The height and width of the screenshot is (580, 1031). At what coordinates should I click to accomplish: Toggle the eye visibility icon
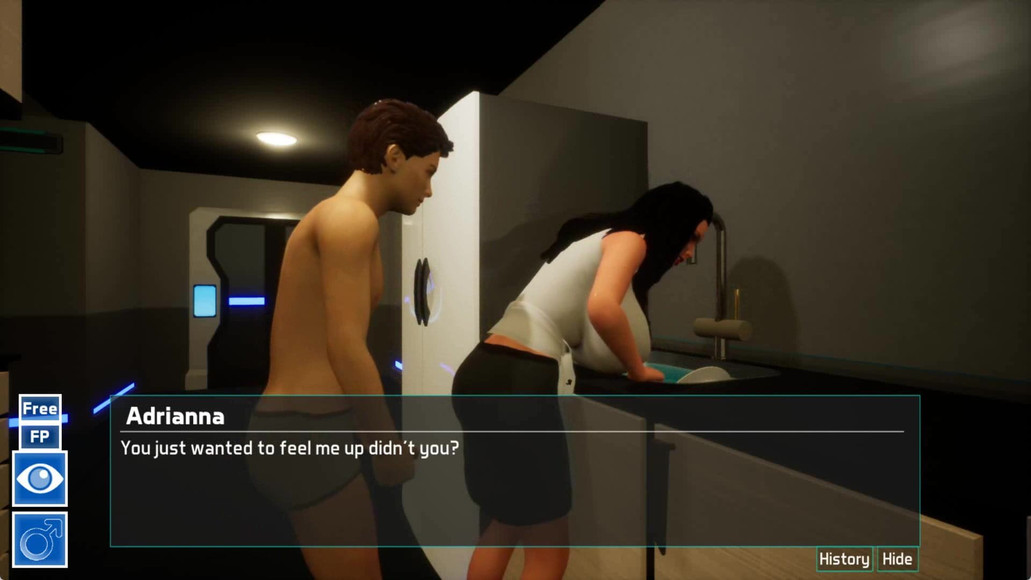click(40, 479)
